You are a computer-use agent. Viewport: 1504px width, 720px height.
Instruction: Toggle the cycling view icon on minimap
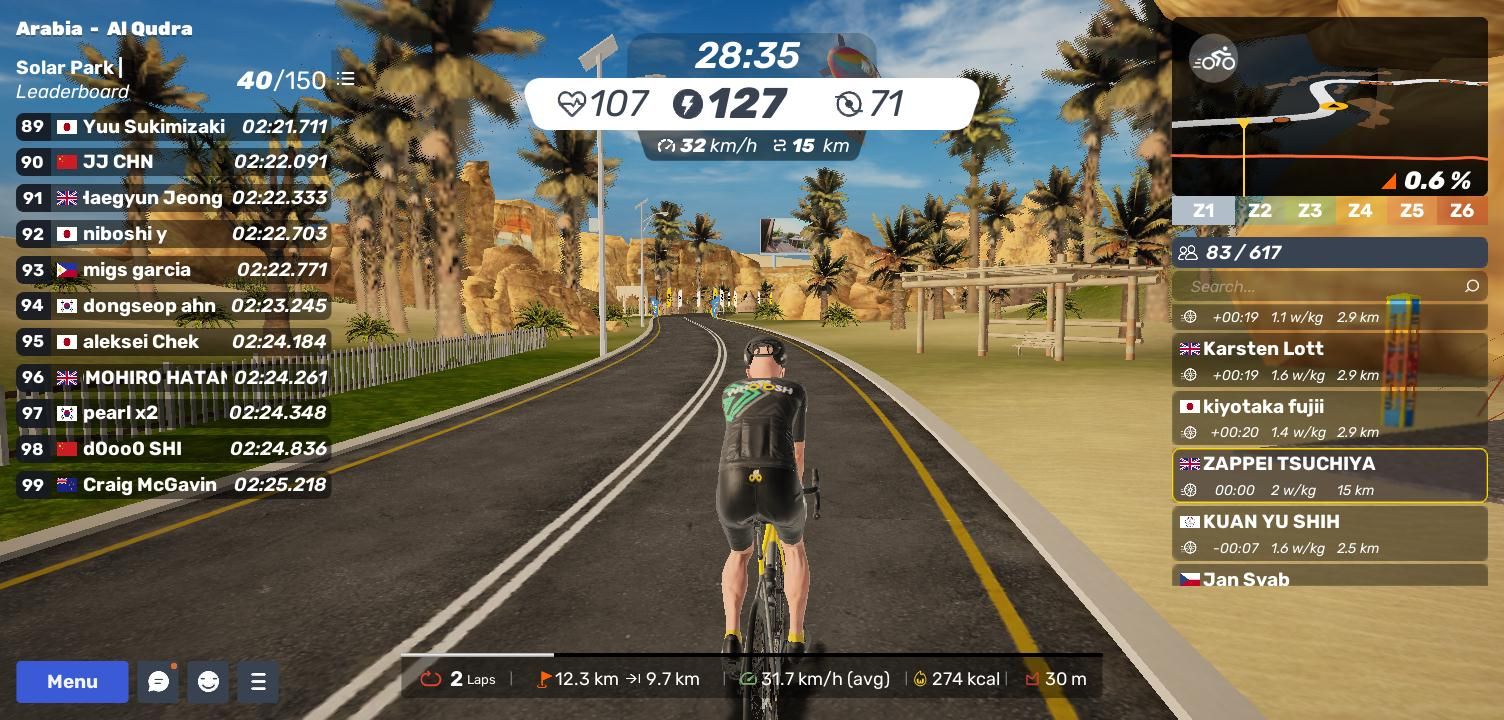click(1213, 60)
